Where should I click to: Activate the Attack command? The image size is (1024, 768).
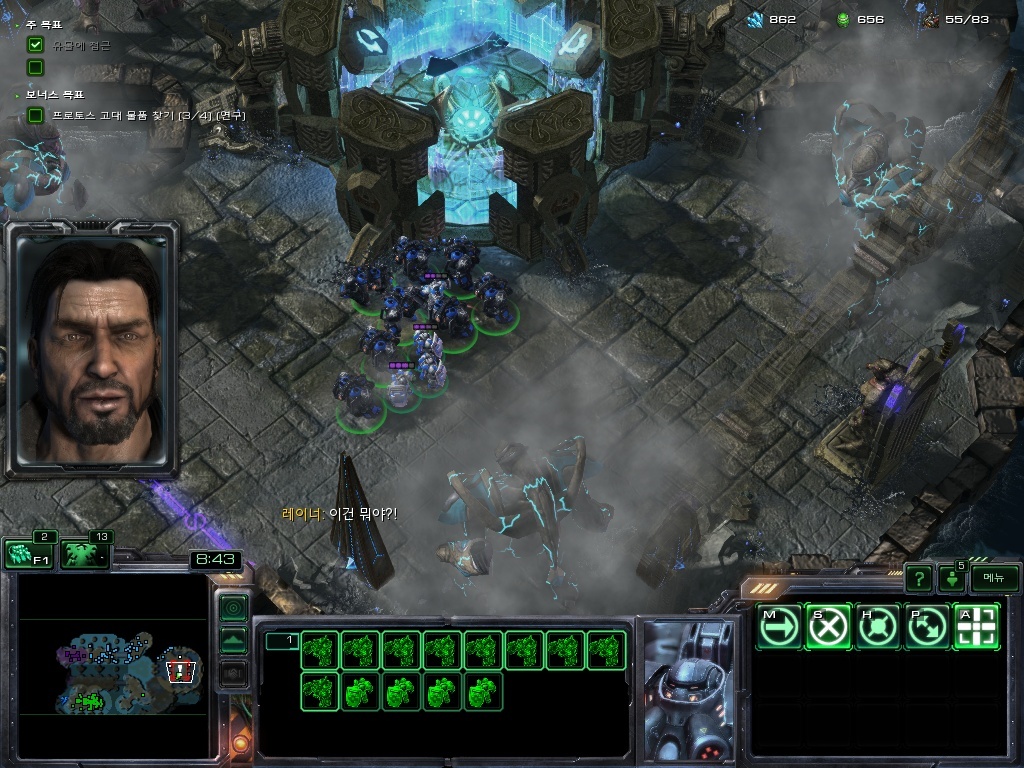pos(977,627)
